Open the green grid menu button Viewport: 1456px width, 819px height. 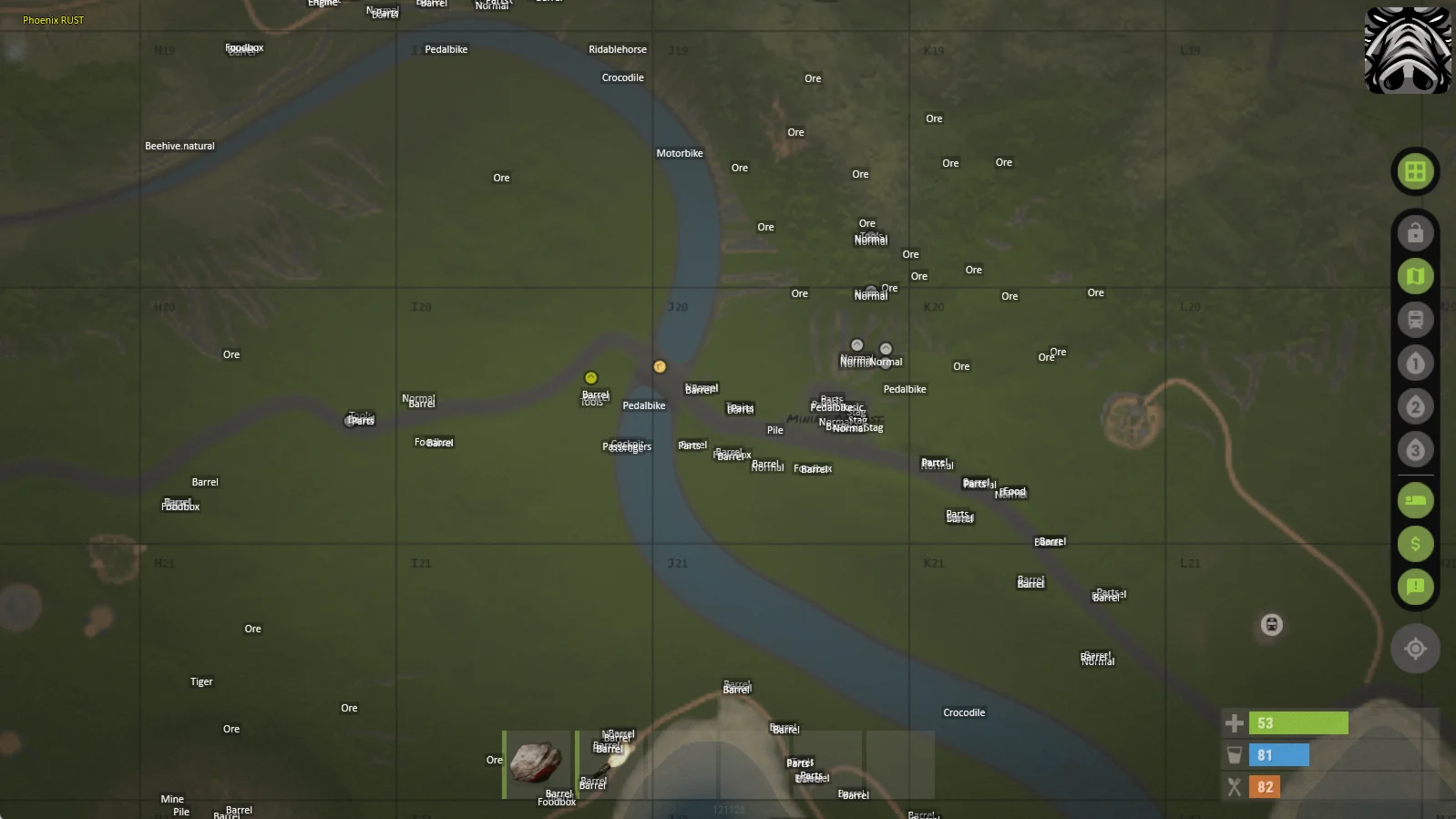click(1415, 171)
